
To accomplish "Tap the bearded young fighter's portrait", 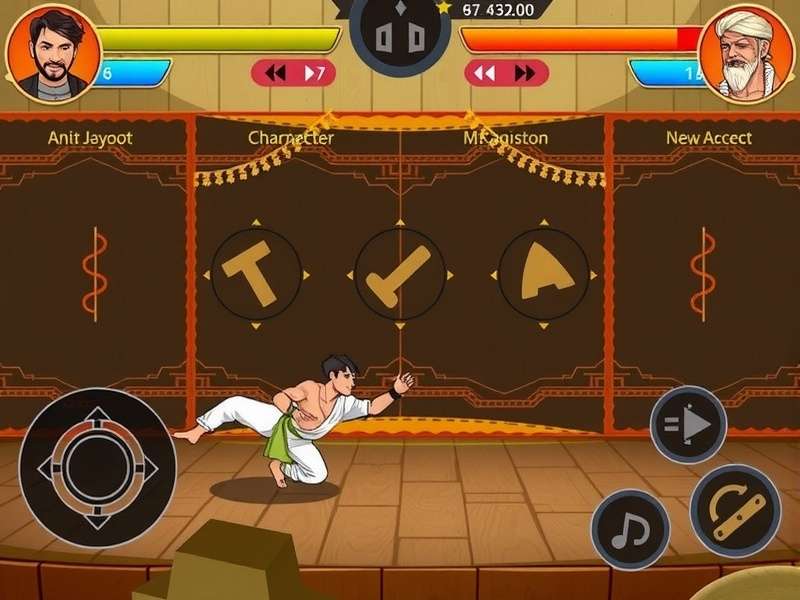I will (x=53, y=51).
